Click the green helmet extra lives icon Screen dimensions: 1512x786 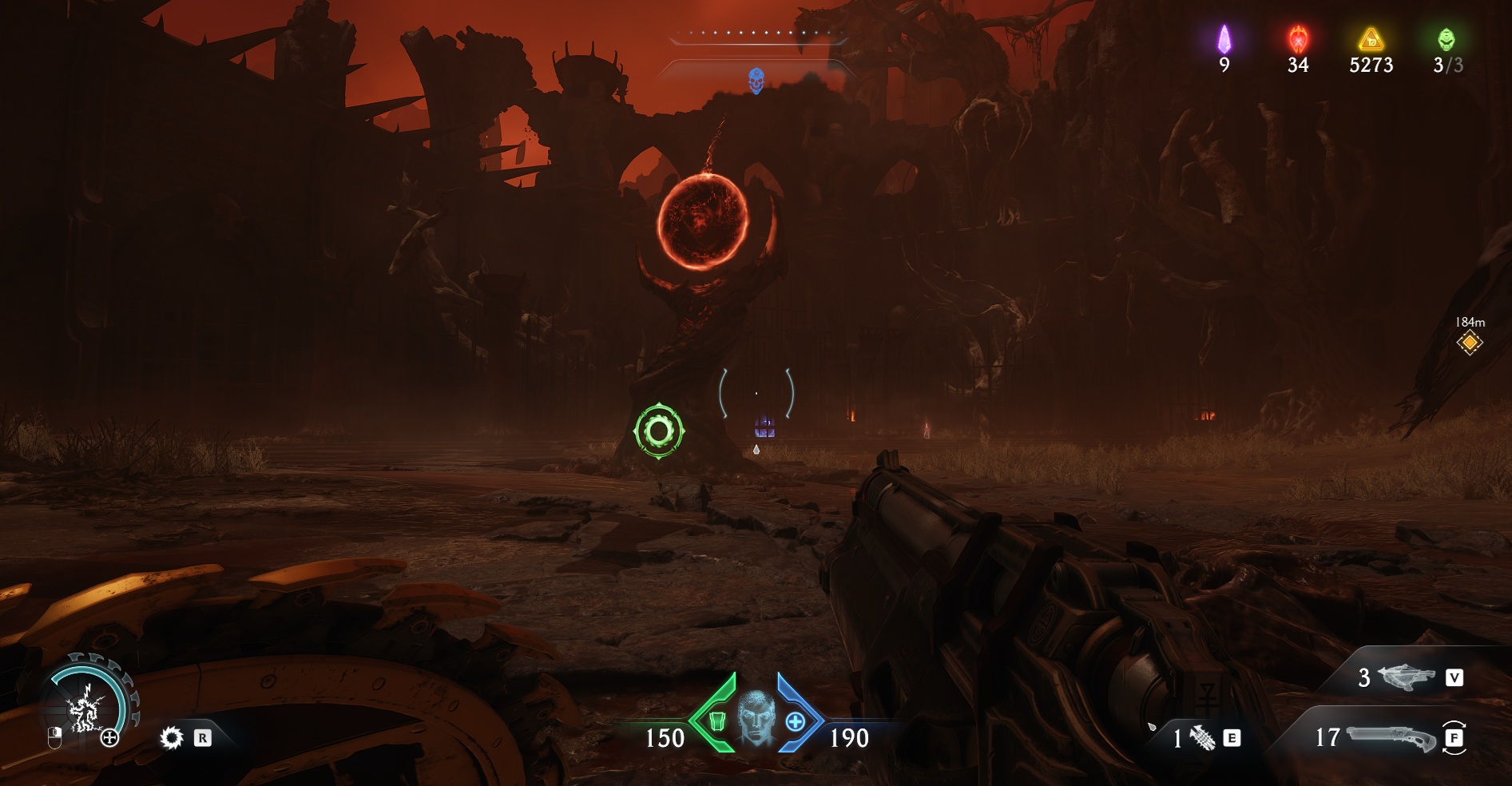coord(1447,39)
